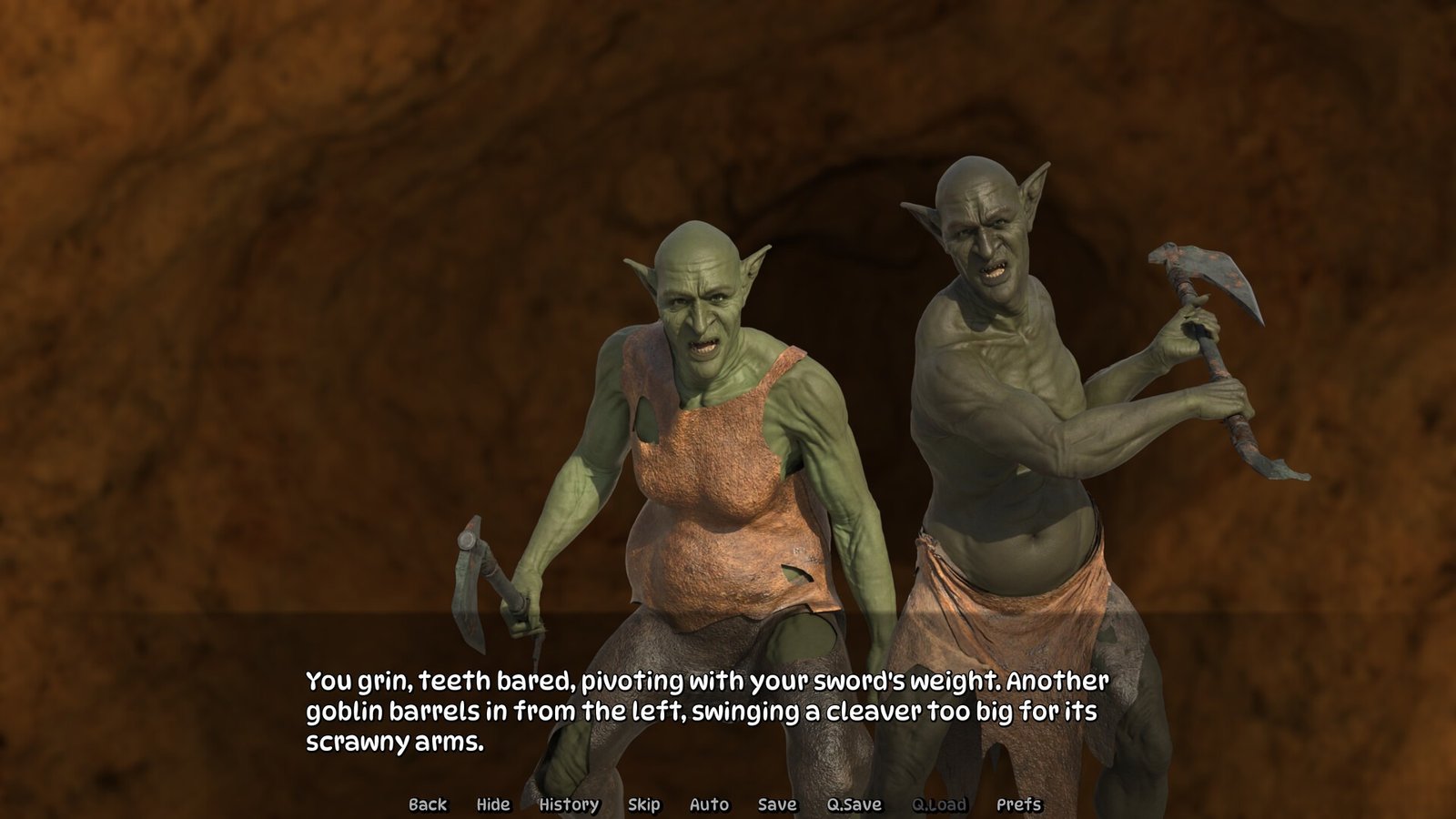
Task: Toggle Auto text advance
Action: 709,804
